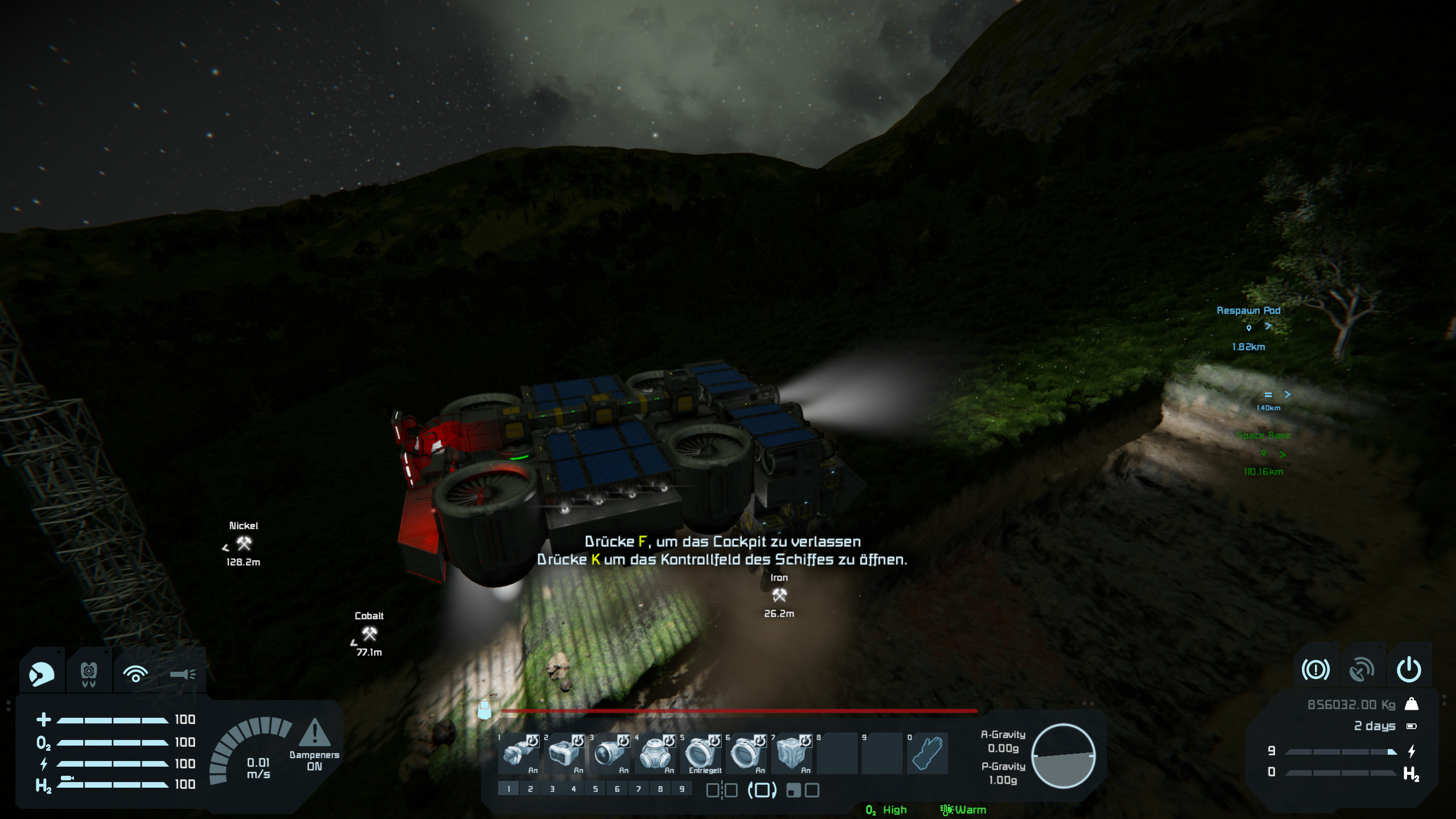
Task: Click the symmetry mode double-square icon
Action: (x=722, y=790)
